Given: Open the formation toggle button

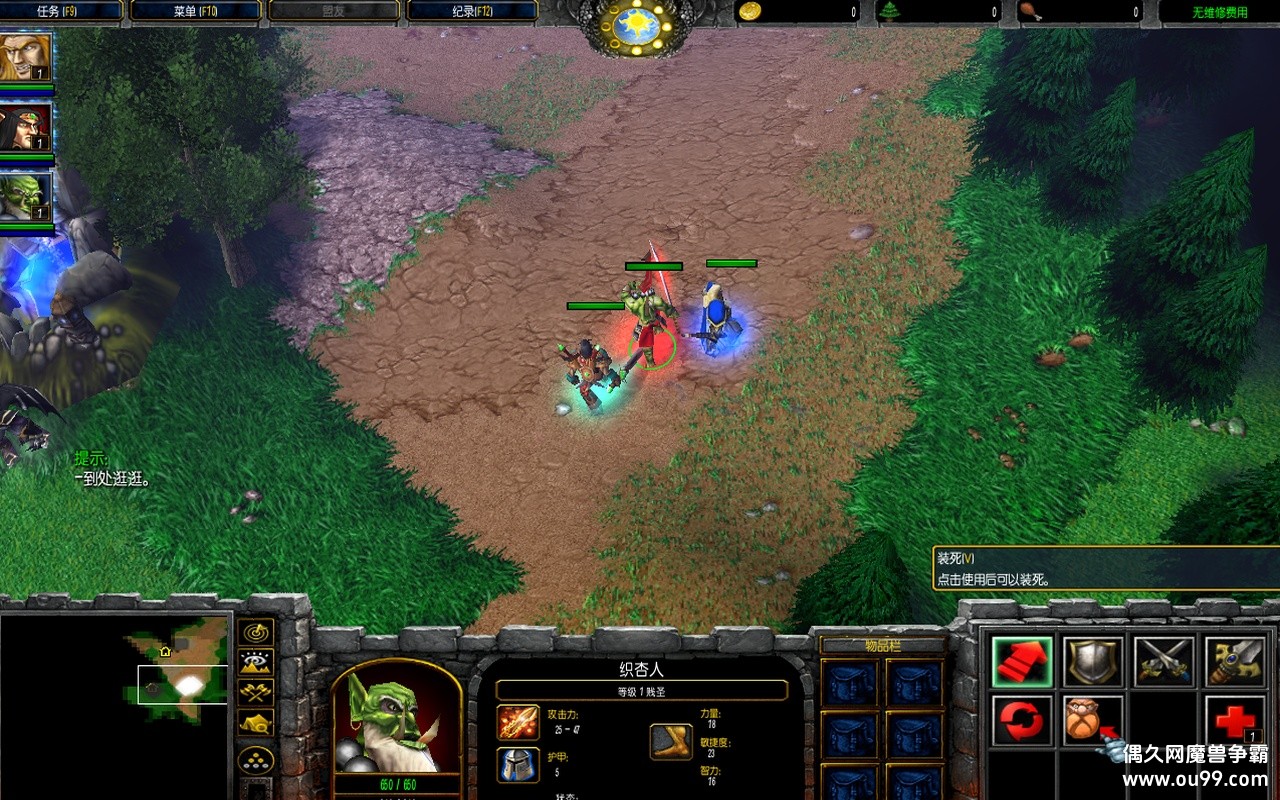Looking at the screenshot, I should pos(257,760).
